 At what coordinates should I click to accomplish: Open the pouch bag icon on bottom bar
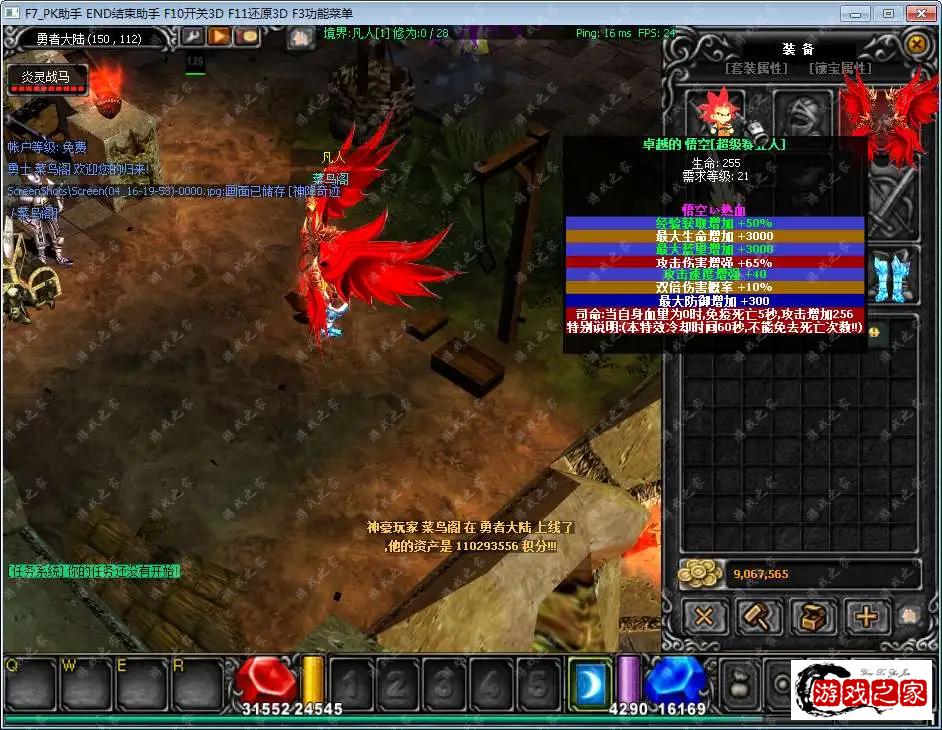pyautogui.click(x=739, y=684)
